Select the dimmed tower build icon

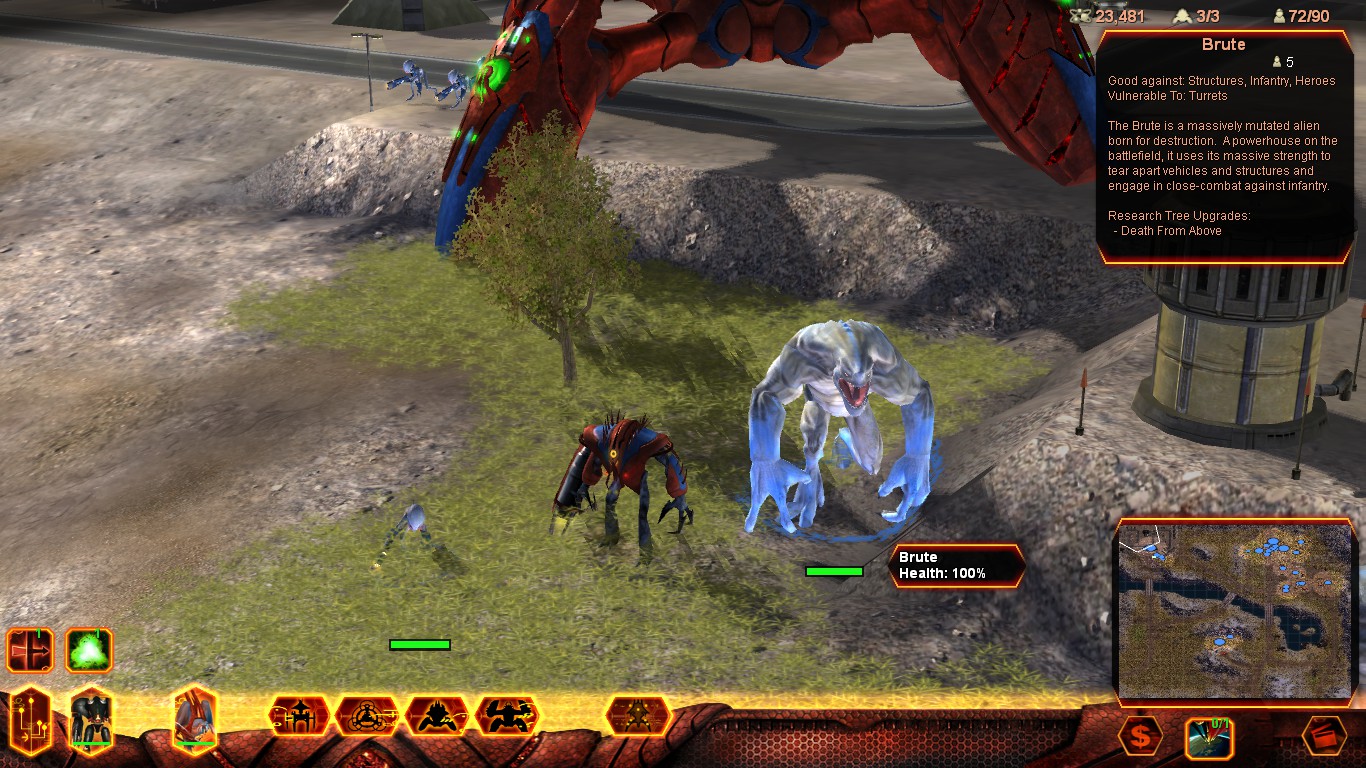click(x=637, y=716)
